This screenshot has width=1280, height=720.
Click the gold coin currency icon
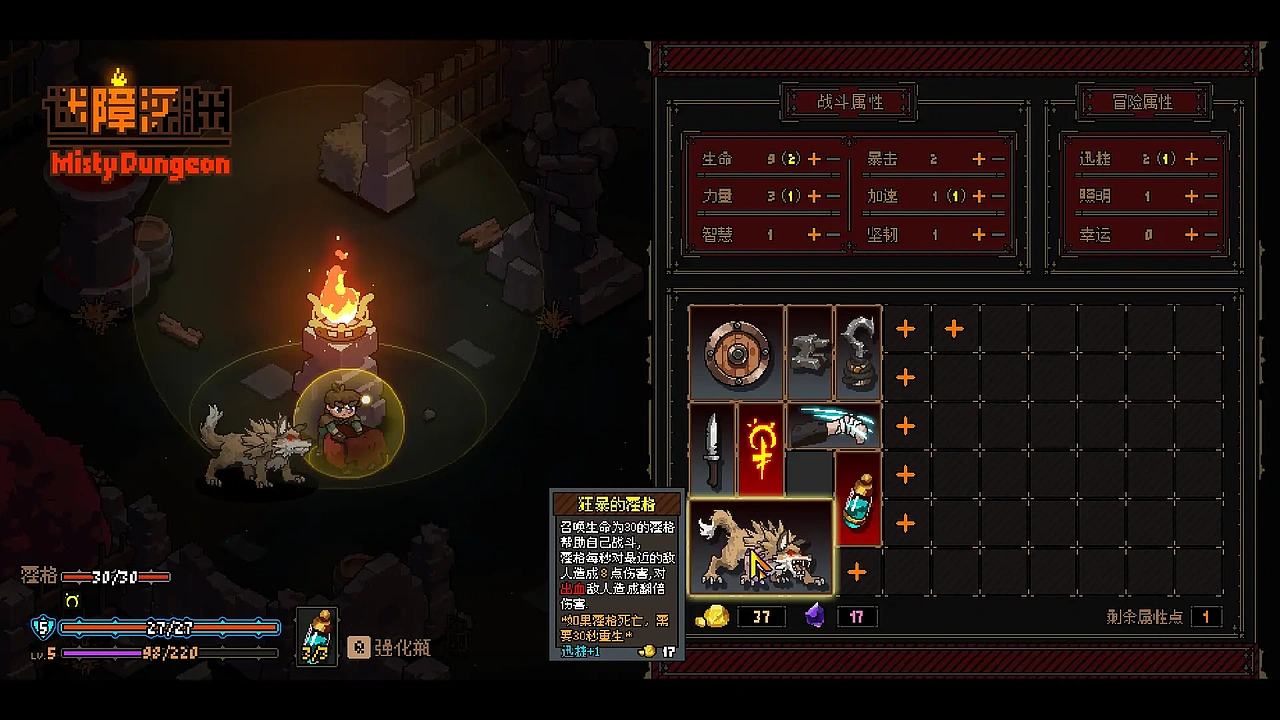[x=716, y=617]
